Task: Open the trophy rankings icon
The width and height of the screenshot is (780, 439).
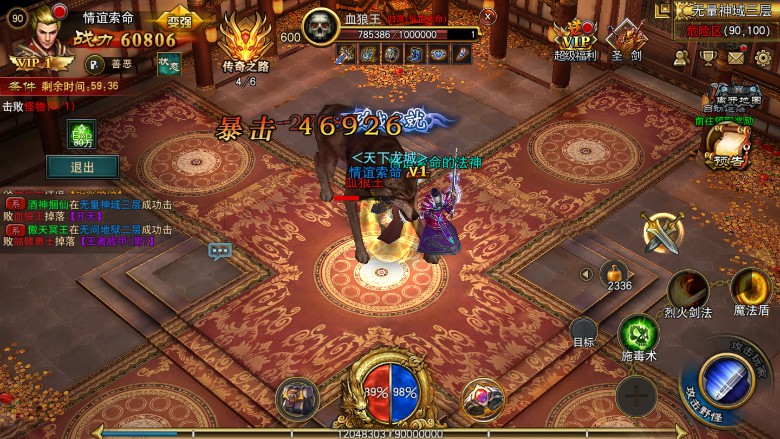Action: pyautogui.click(x=708, y=57)
